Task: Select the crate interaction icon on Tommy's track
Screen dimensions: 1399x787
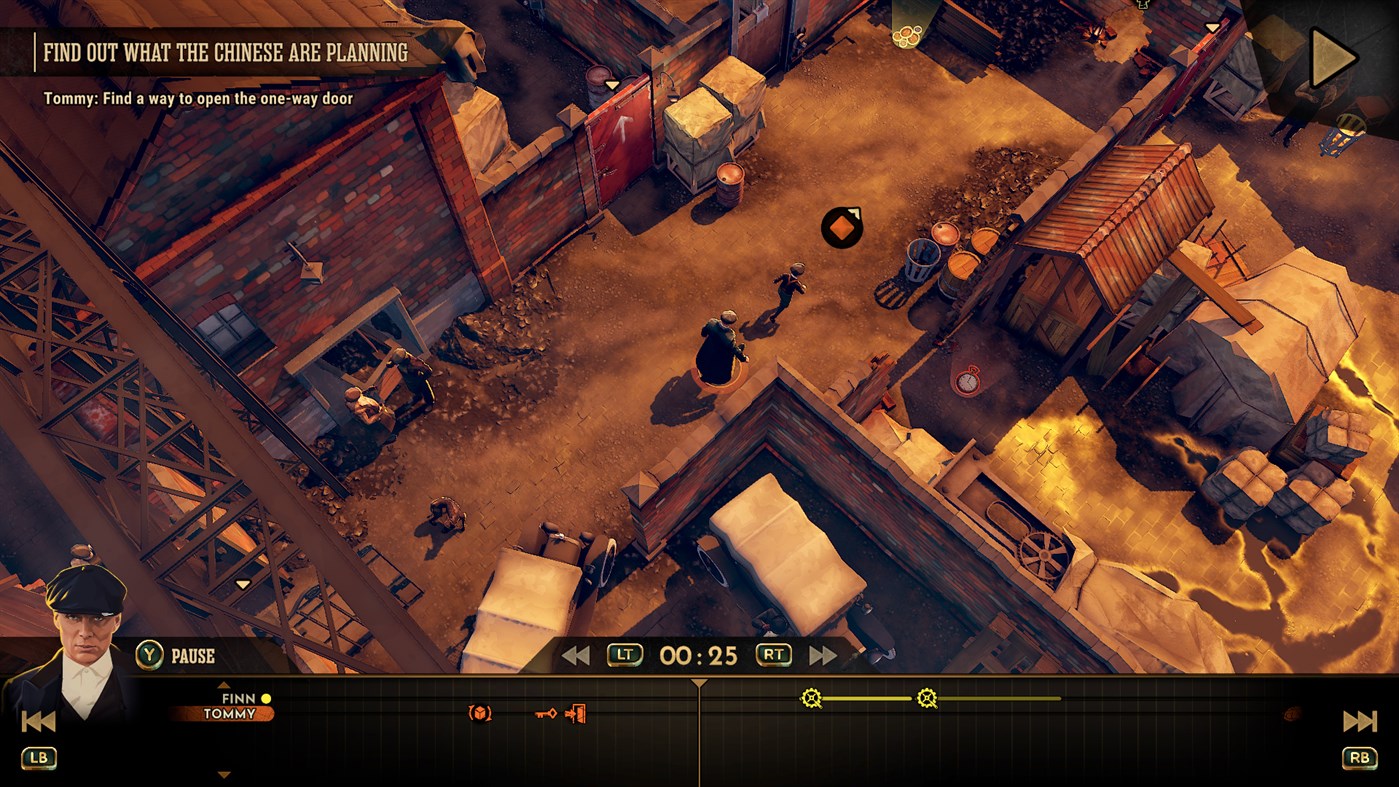Action: 477,712
